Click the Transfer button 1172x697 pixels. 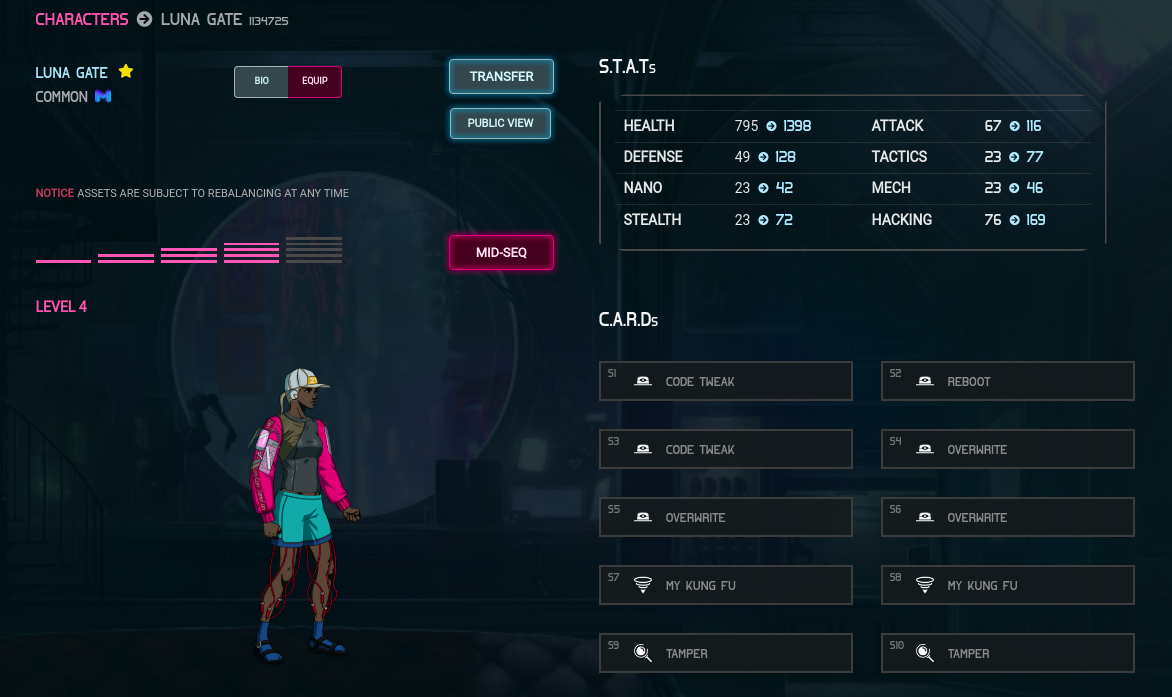pyautogui.click(x=501, y=76)
